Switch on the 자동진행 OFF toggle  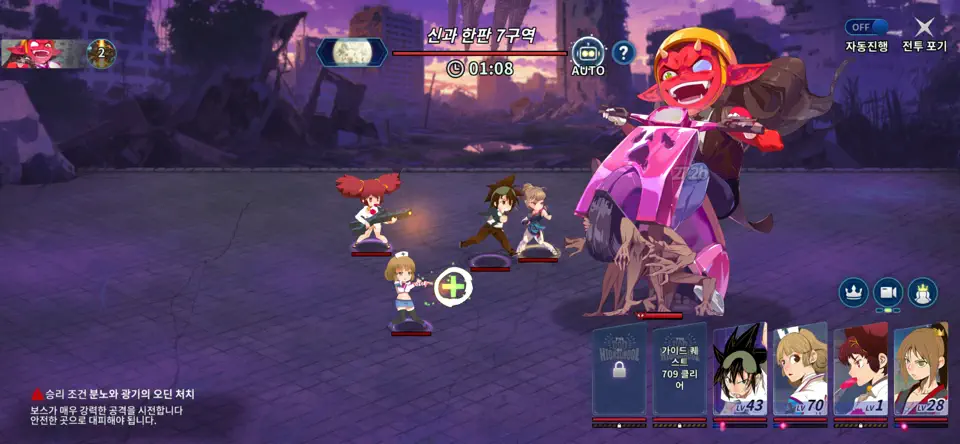[866, 28]
